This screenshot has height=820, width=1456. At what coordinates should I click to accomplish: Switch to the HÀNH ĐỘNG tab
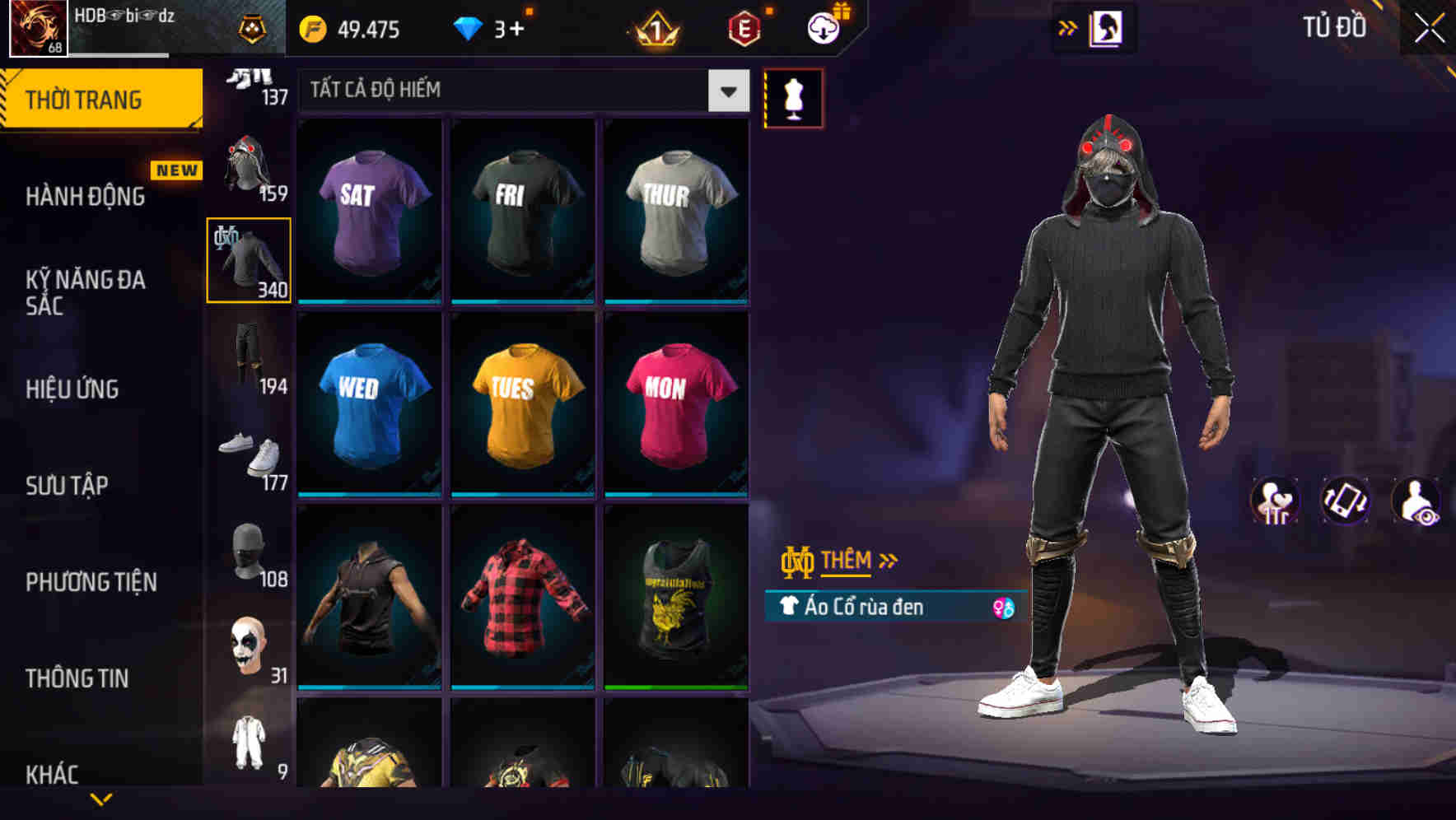tap(85, 196)
